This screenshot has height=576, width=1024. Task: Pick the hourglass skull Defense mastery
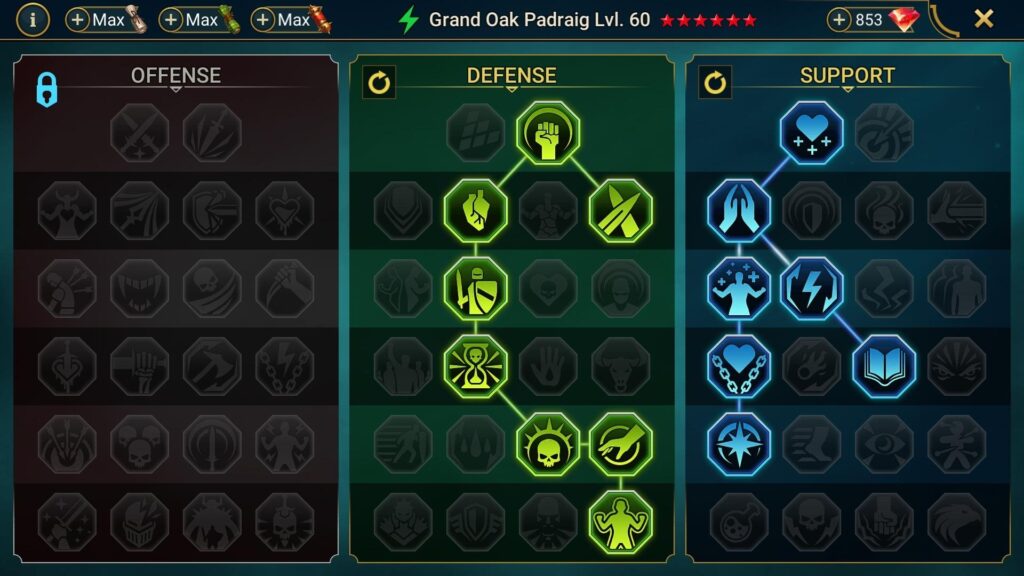click(x=476, y=366)
